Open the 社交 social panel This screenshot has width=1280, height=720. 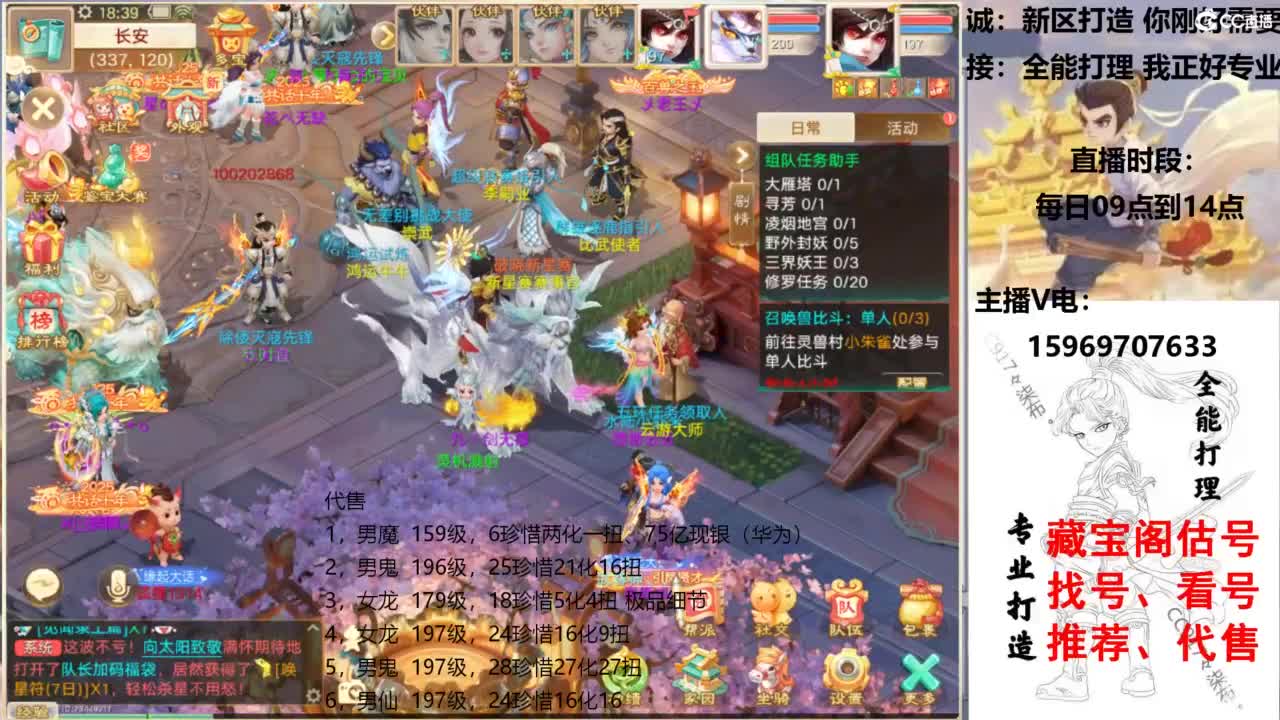pyautogui.click(x=772, y=604)
